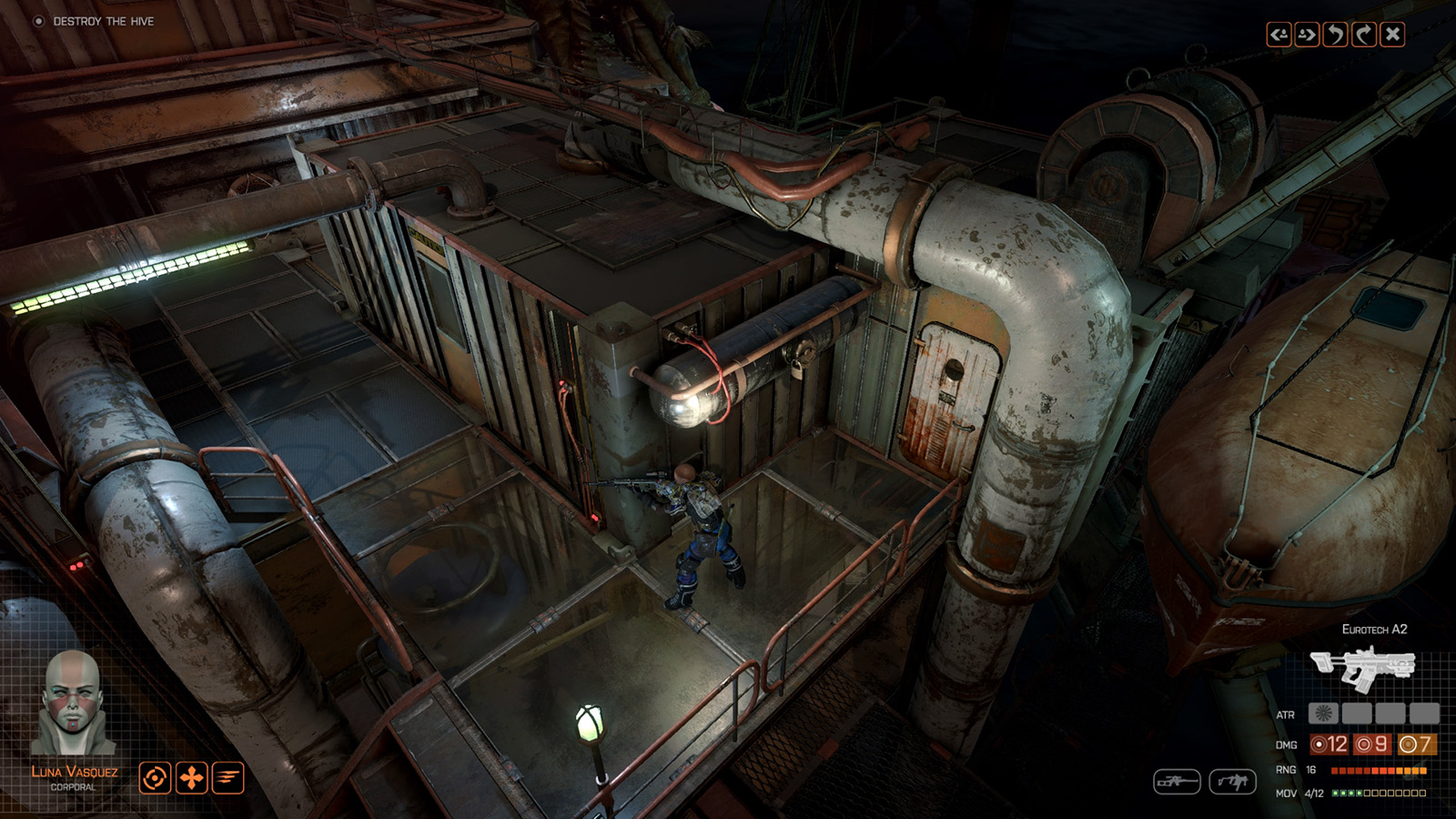
Task: Close with the X button
Action: pyautogui.click(x=1392, y=35)
